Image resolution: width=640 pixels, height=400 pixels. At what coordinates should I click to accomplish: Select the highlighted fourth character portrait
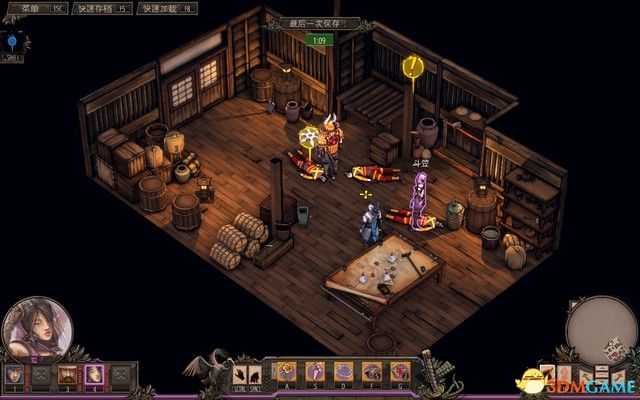pos(95,375)
